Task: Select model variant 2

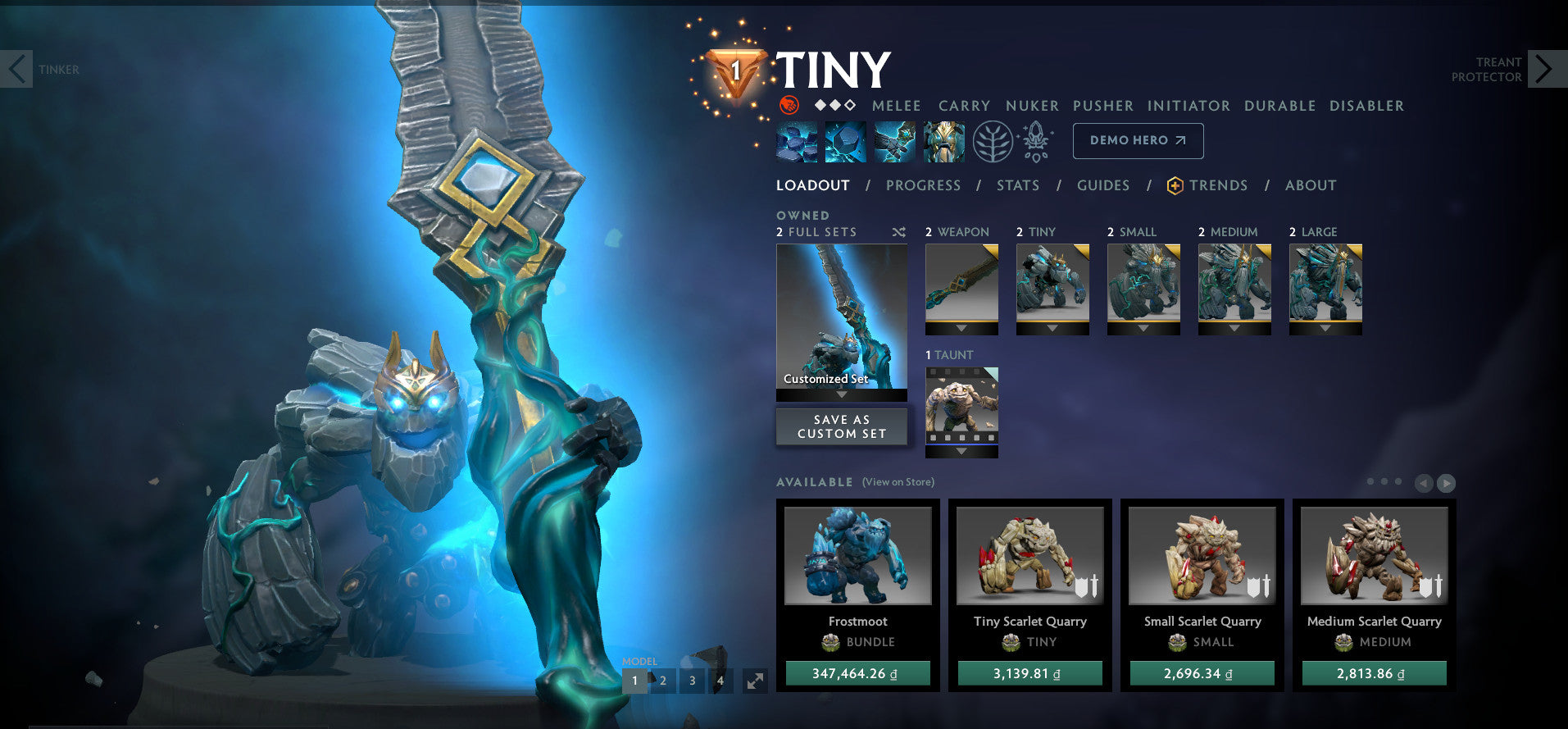Action: pyautogui.click(x=662, y=681)
